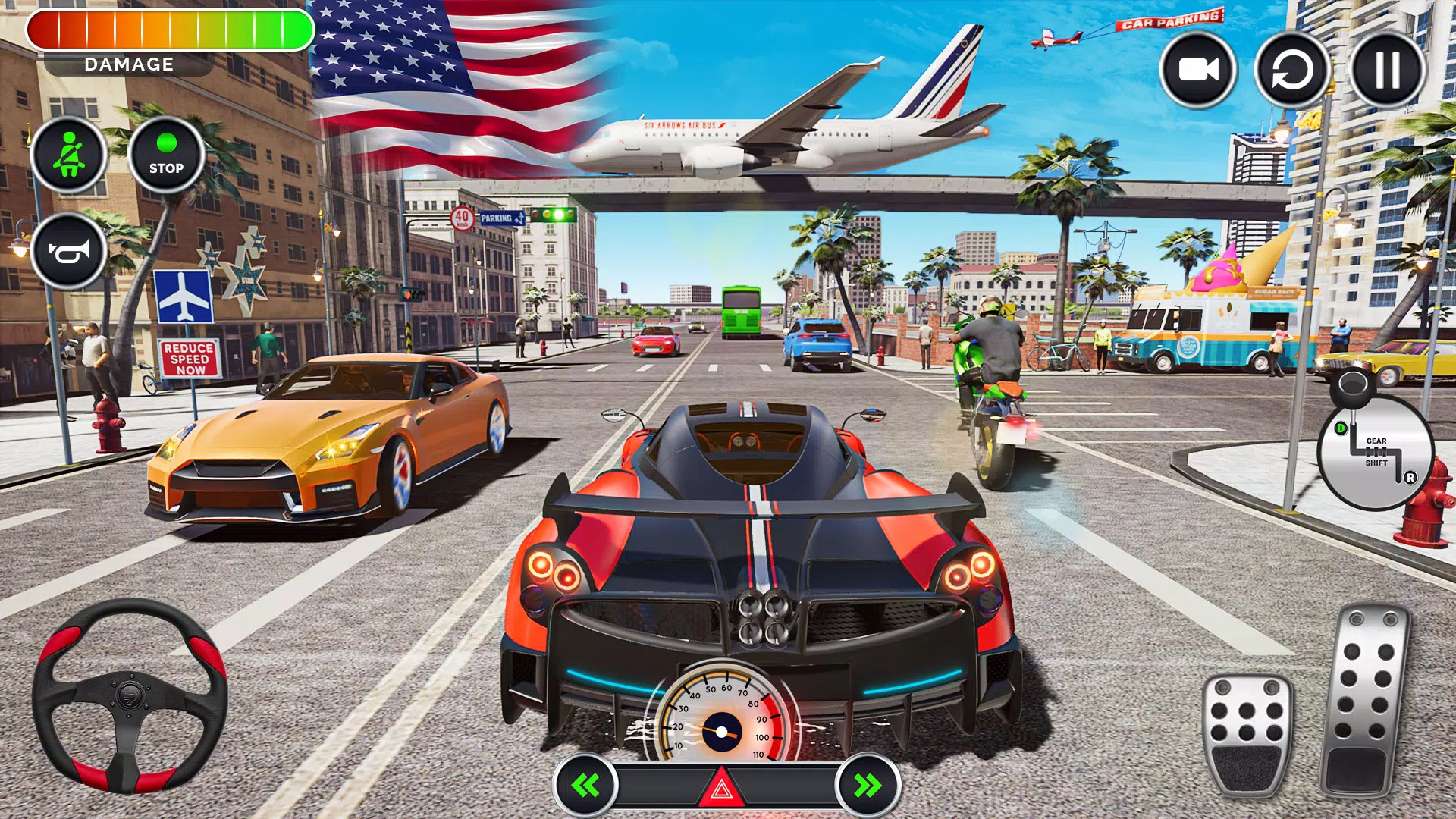Open the pause menu
Viewport: 1456px width, 819px height.
point(1387,71)
